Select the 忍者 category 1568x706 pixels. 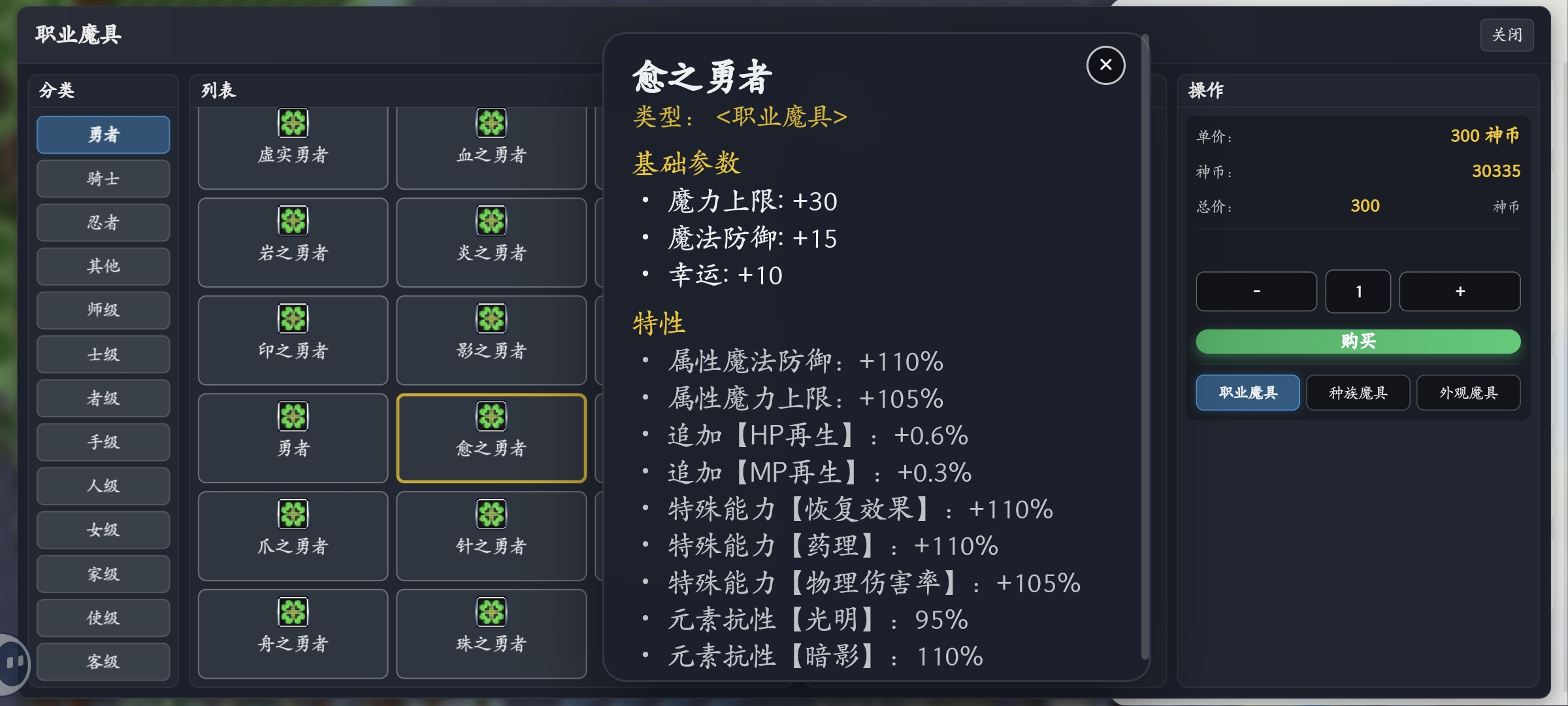[x=103, y=222]
